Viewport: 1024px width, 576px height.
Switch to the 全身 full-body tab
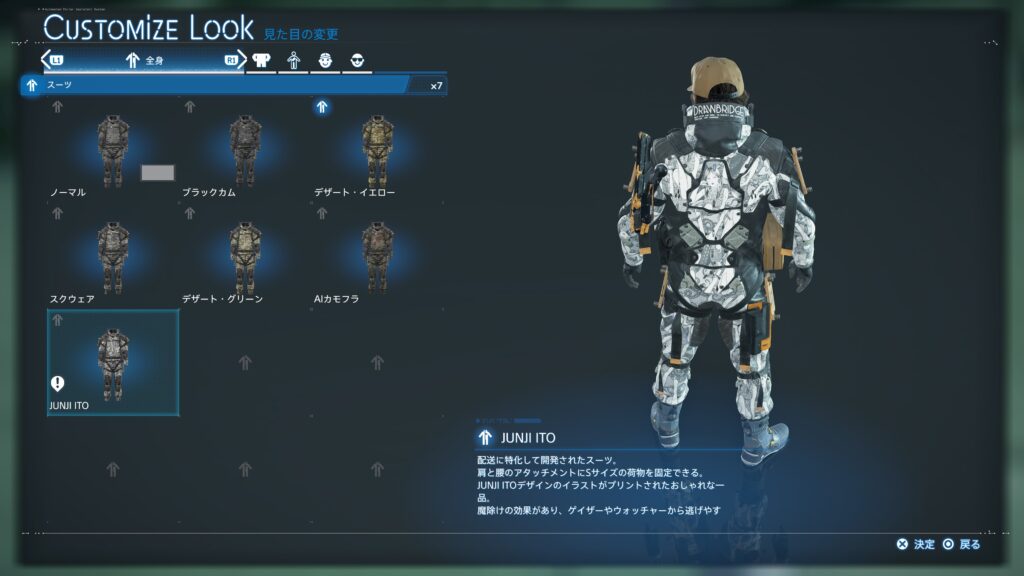click(x=144, y=60)
